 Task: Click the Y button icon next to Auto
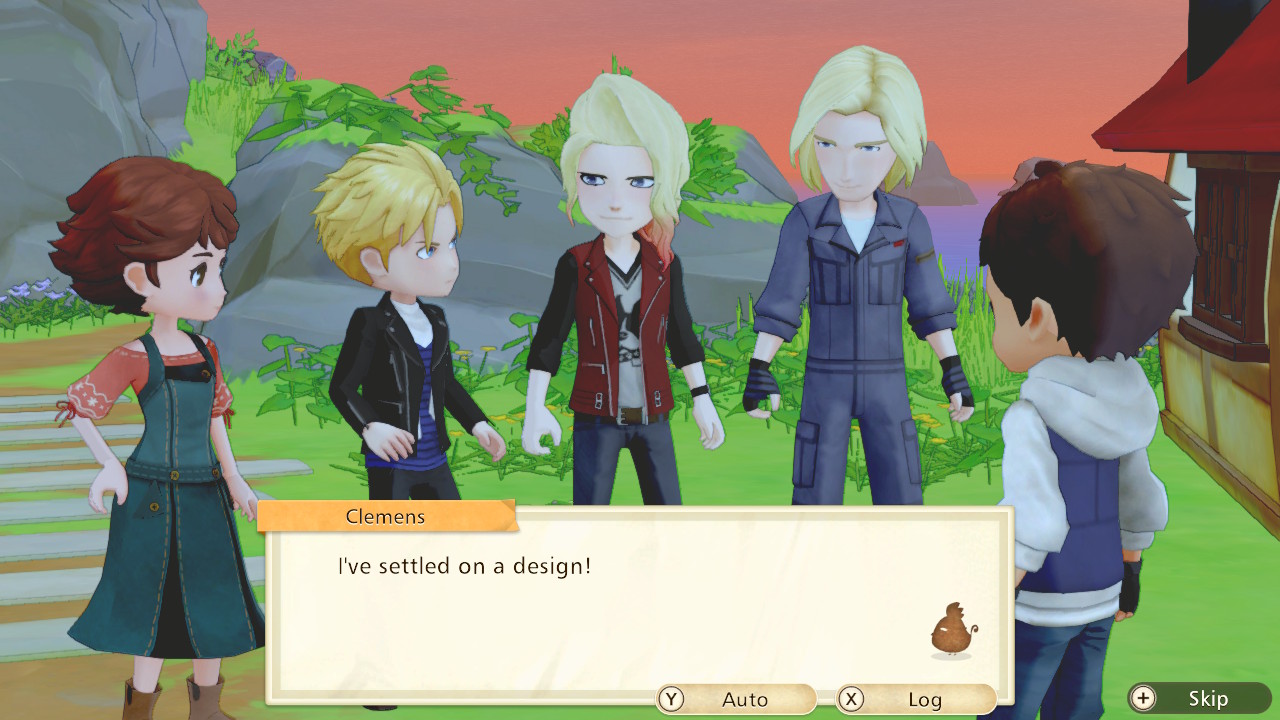pyautogui.click(x=671, y=699)
